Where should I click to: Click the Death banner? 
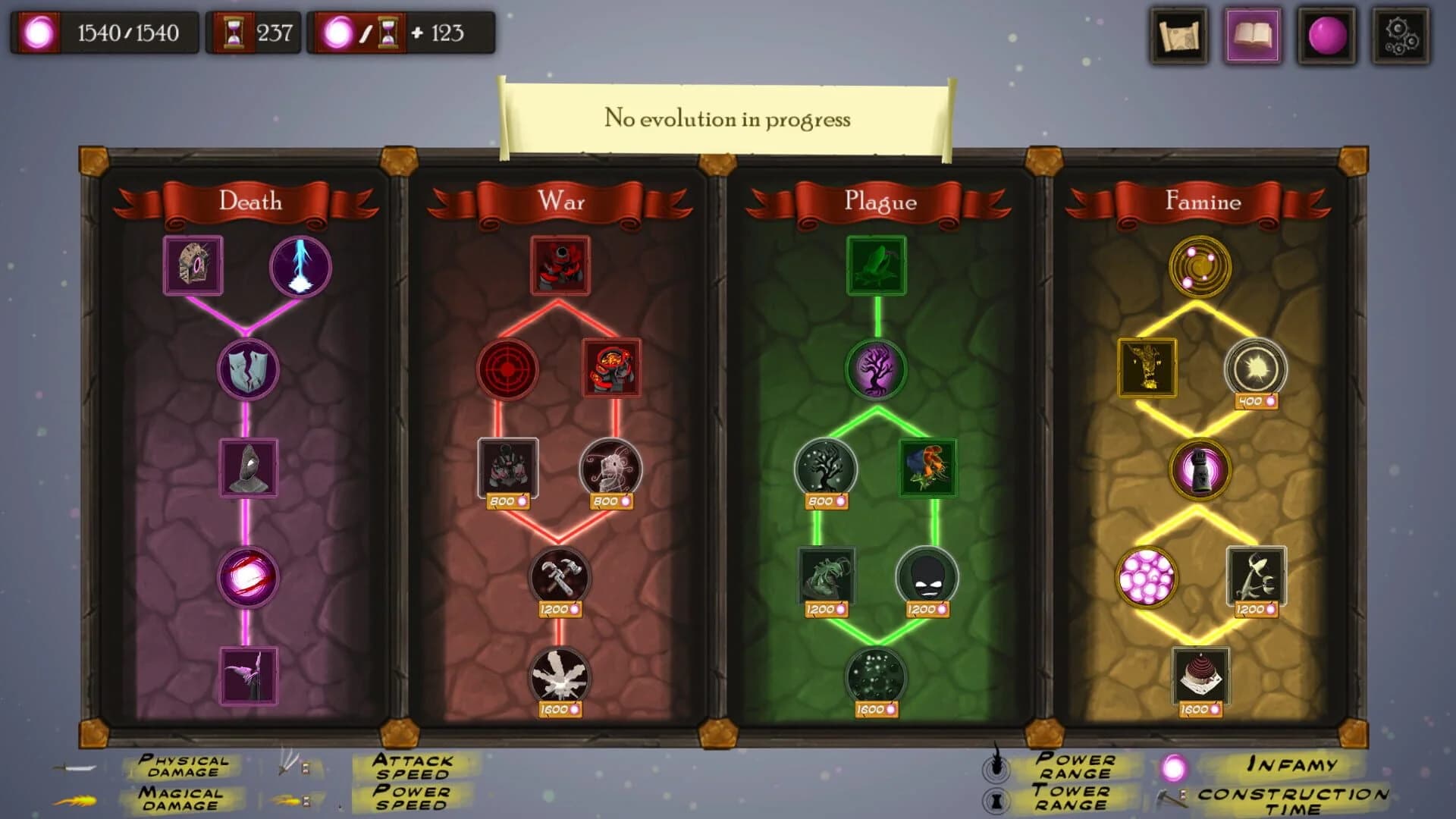tap(249, 202)
